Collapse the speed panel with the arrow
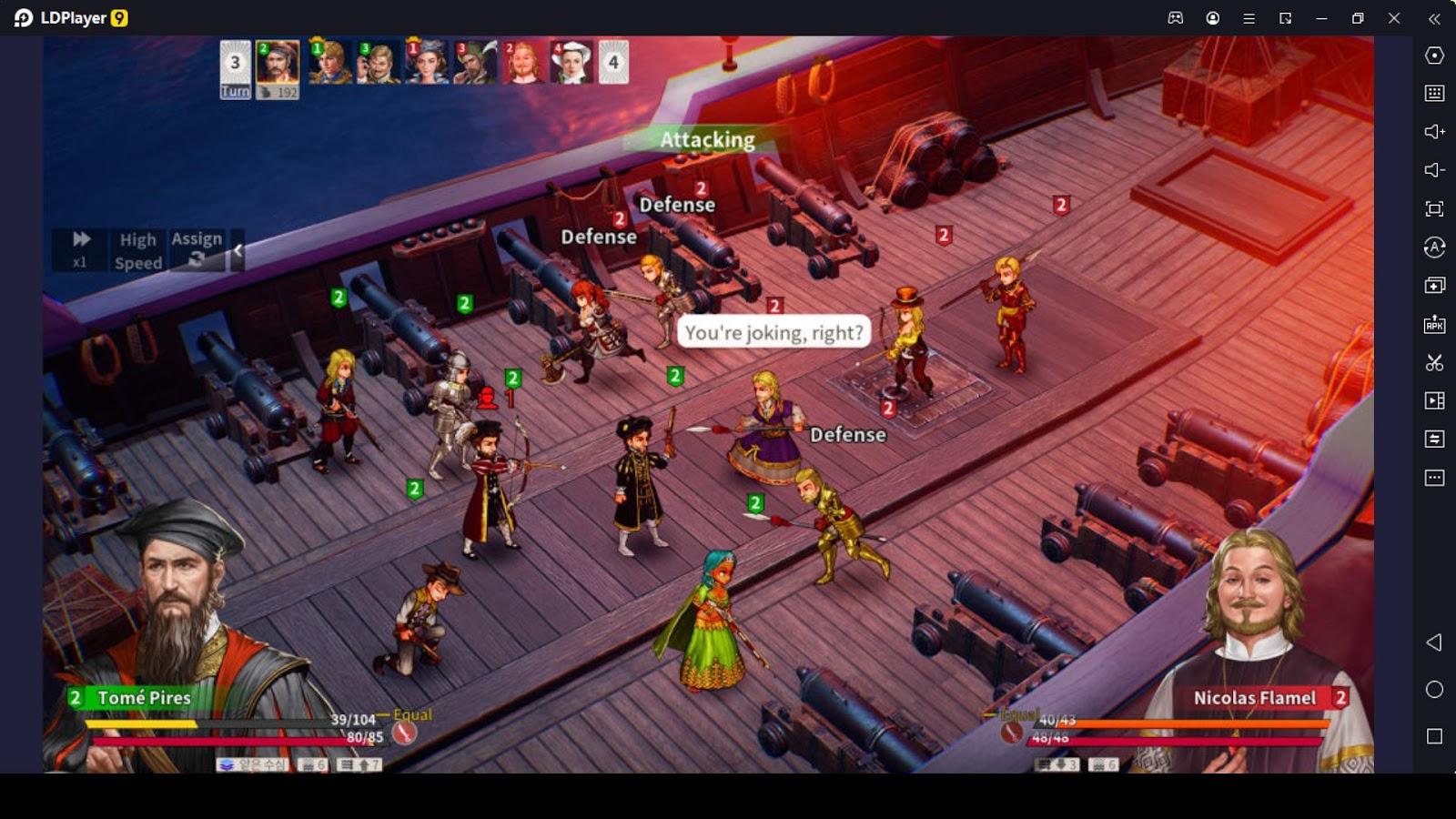The width and height of the screenshot is (1456, 819). [238, 249]
